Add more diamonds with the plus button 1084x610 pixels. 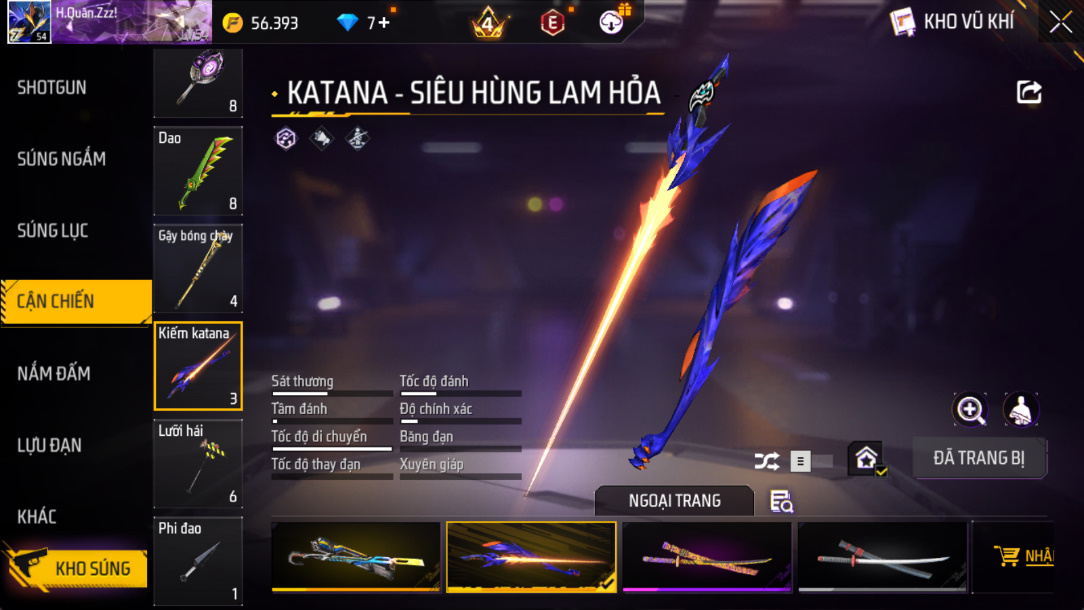(x=385, y=22)
